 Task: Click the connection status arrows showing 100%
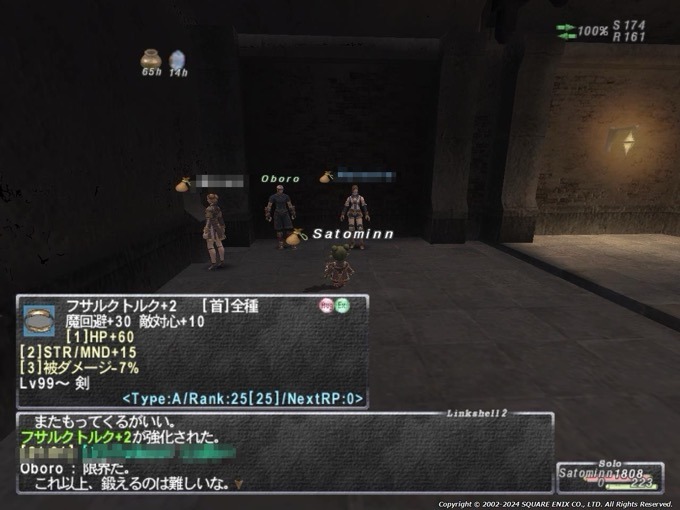coord(566,30)
